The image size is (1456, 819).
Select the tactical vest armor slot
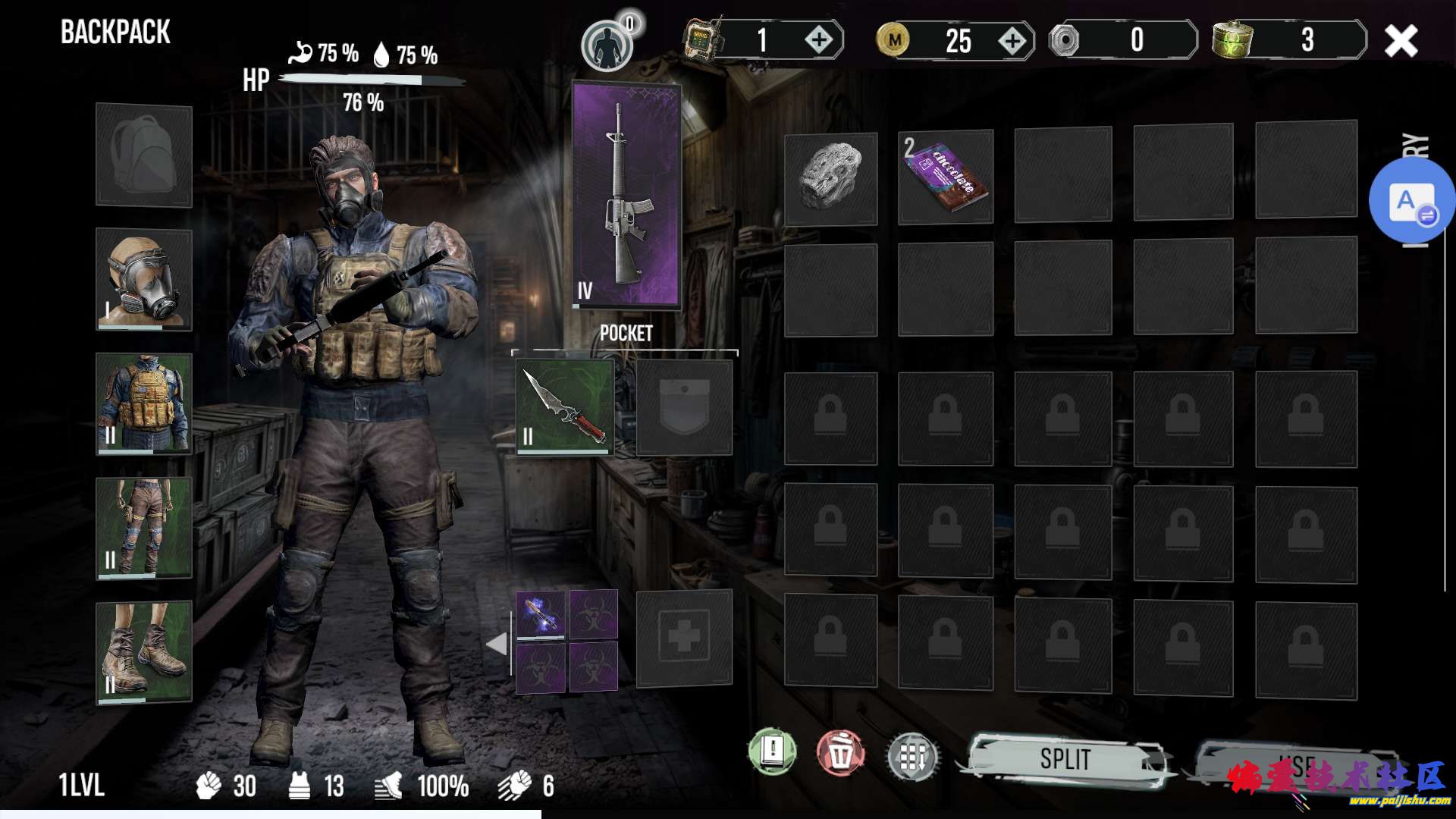144,403
